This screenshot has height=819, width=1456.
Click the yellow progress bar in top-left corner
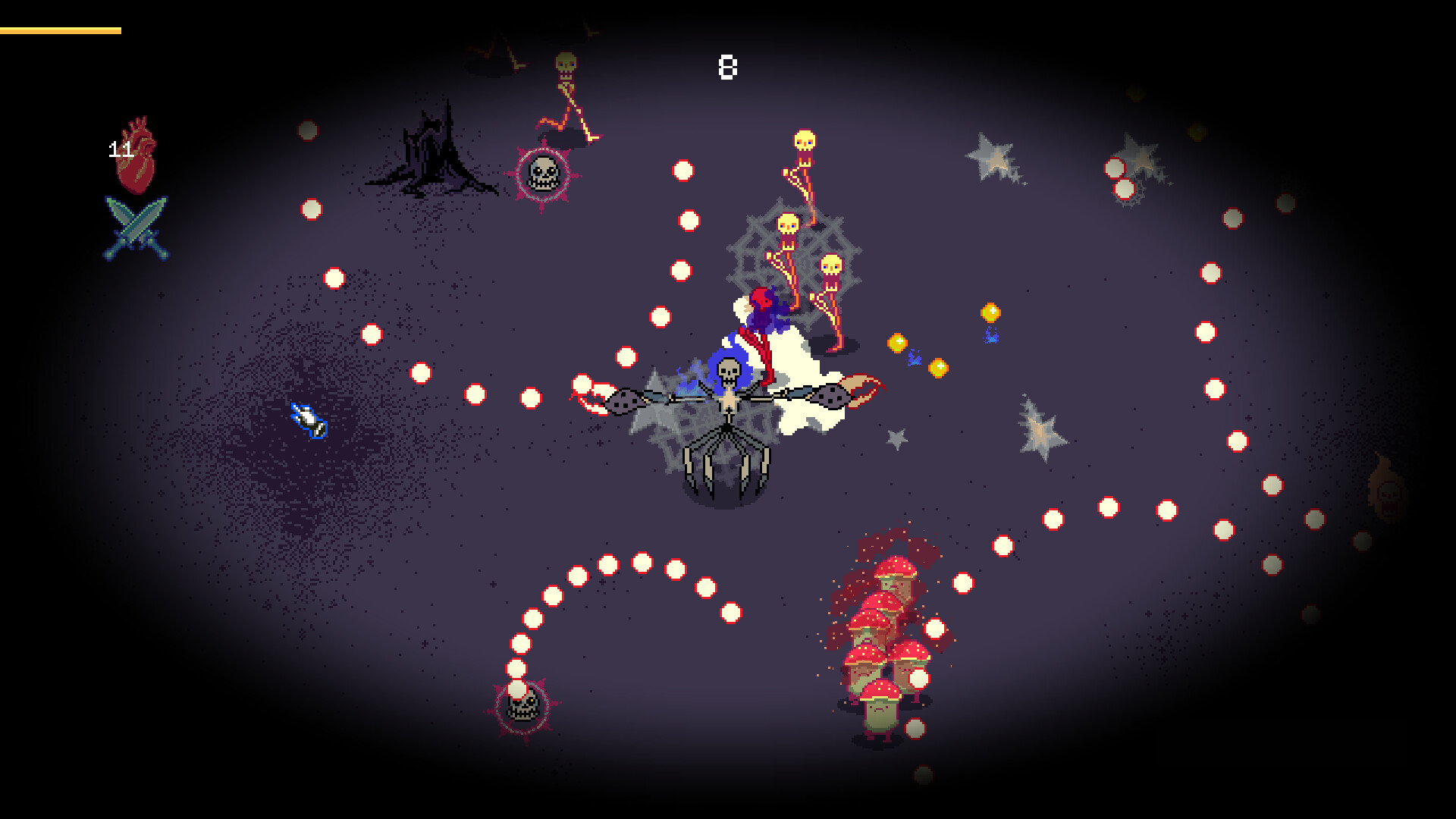coord(61,32)
